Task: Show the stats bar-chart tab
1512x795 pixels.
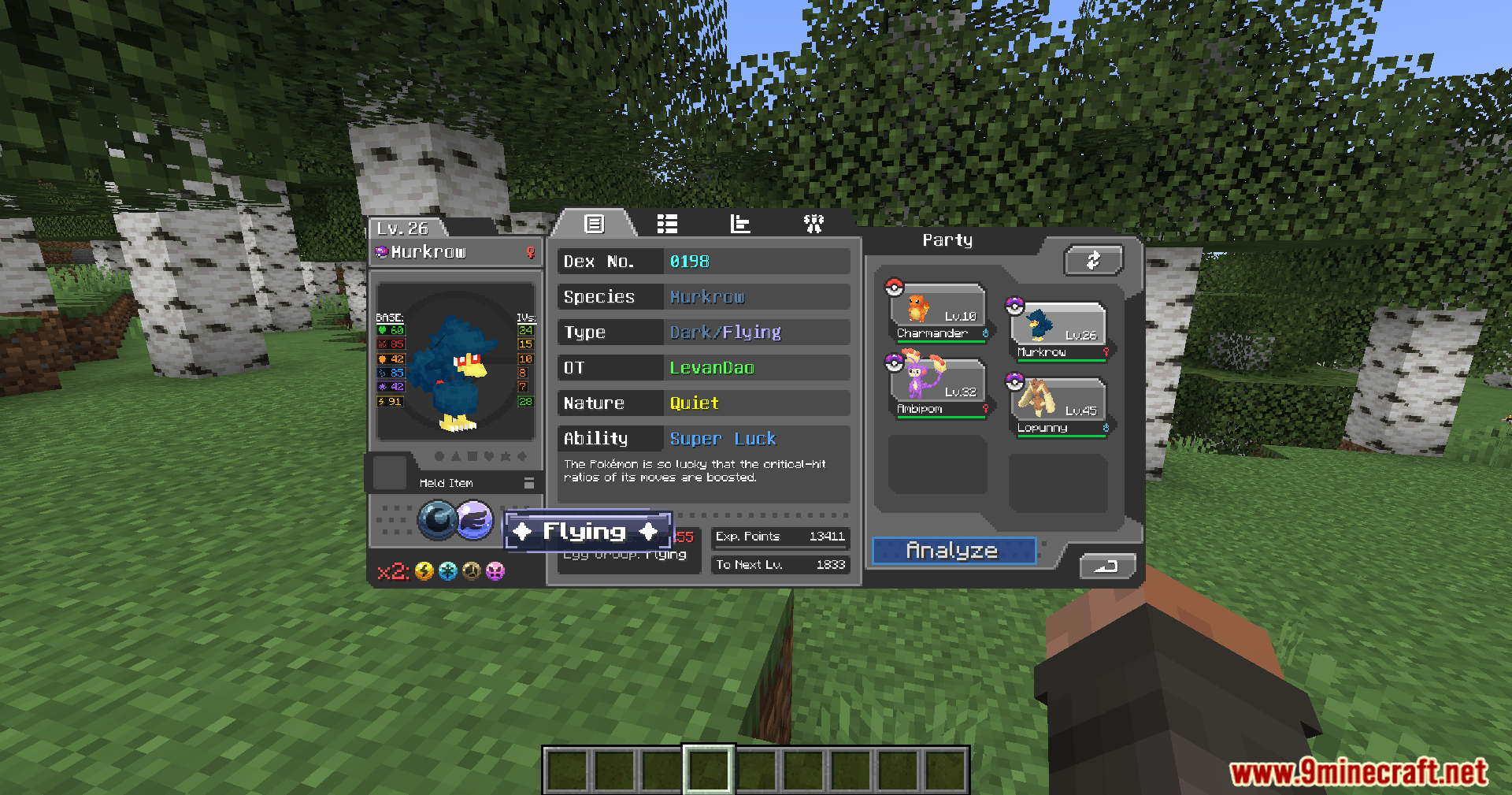Action: [740, 225]
